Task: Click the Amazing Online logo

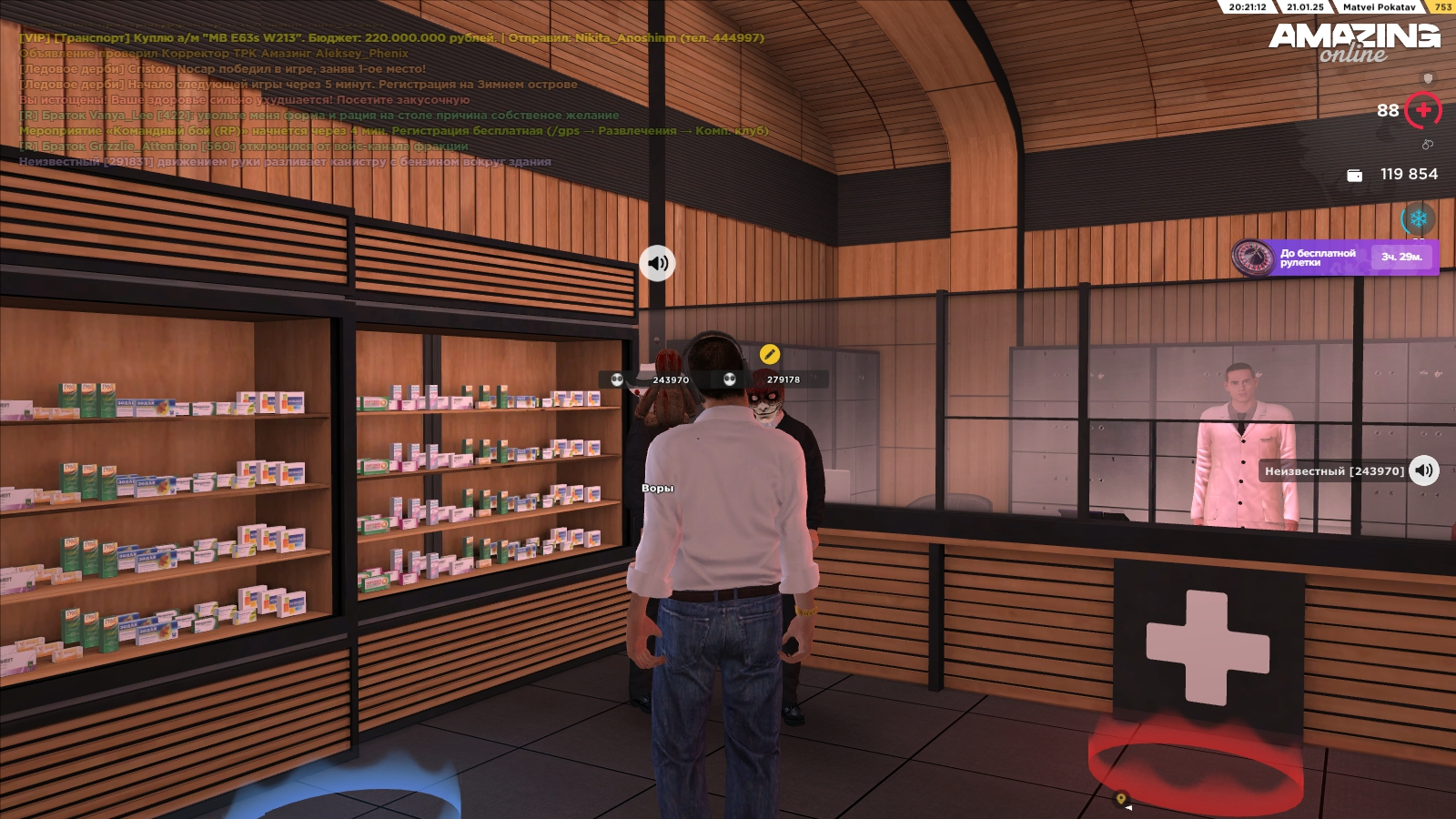Action: point(1353,42)
